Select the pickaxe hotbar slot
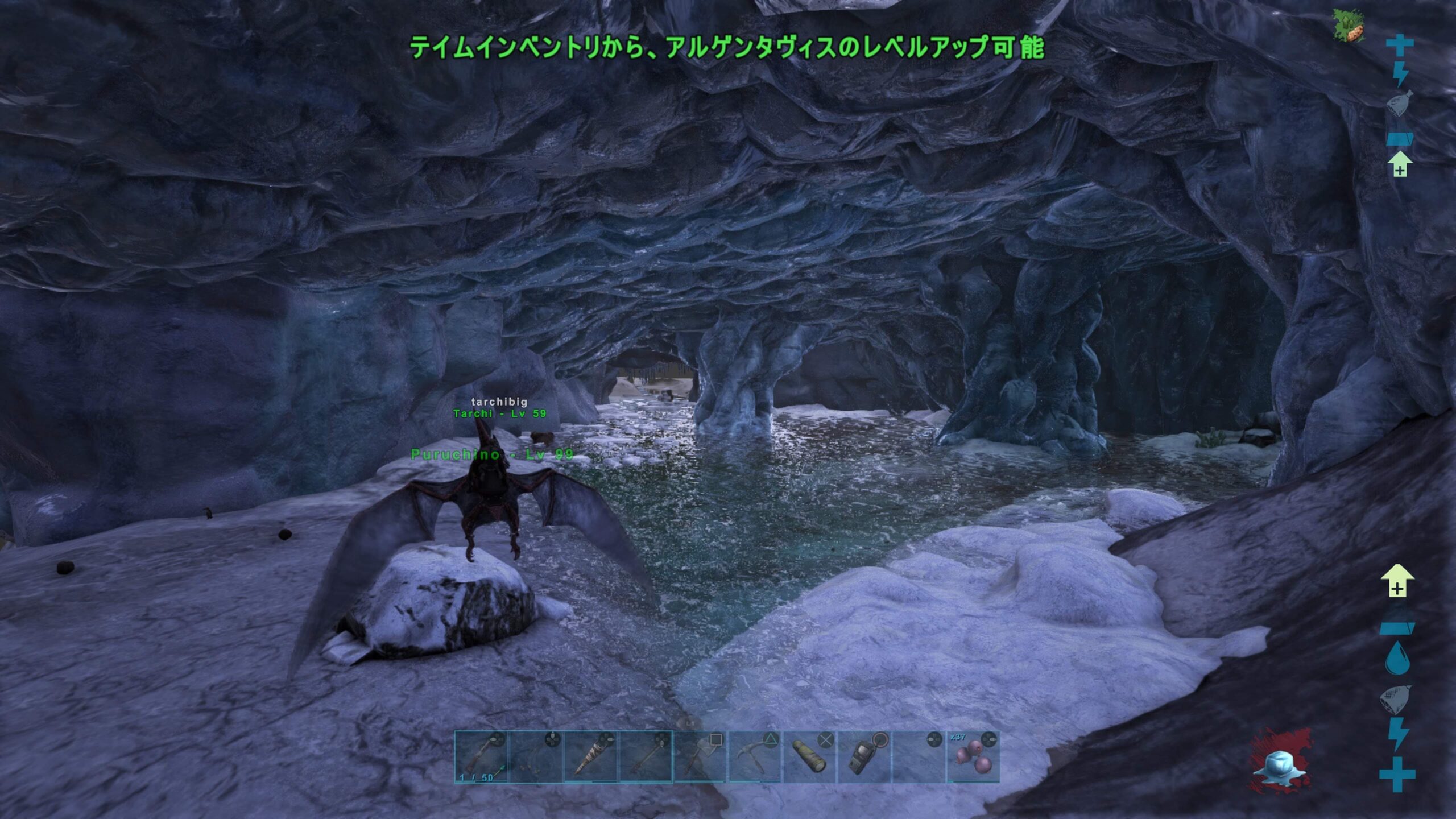 [x=755, y=757]
